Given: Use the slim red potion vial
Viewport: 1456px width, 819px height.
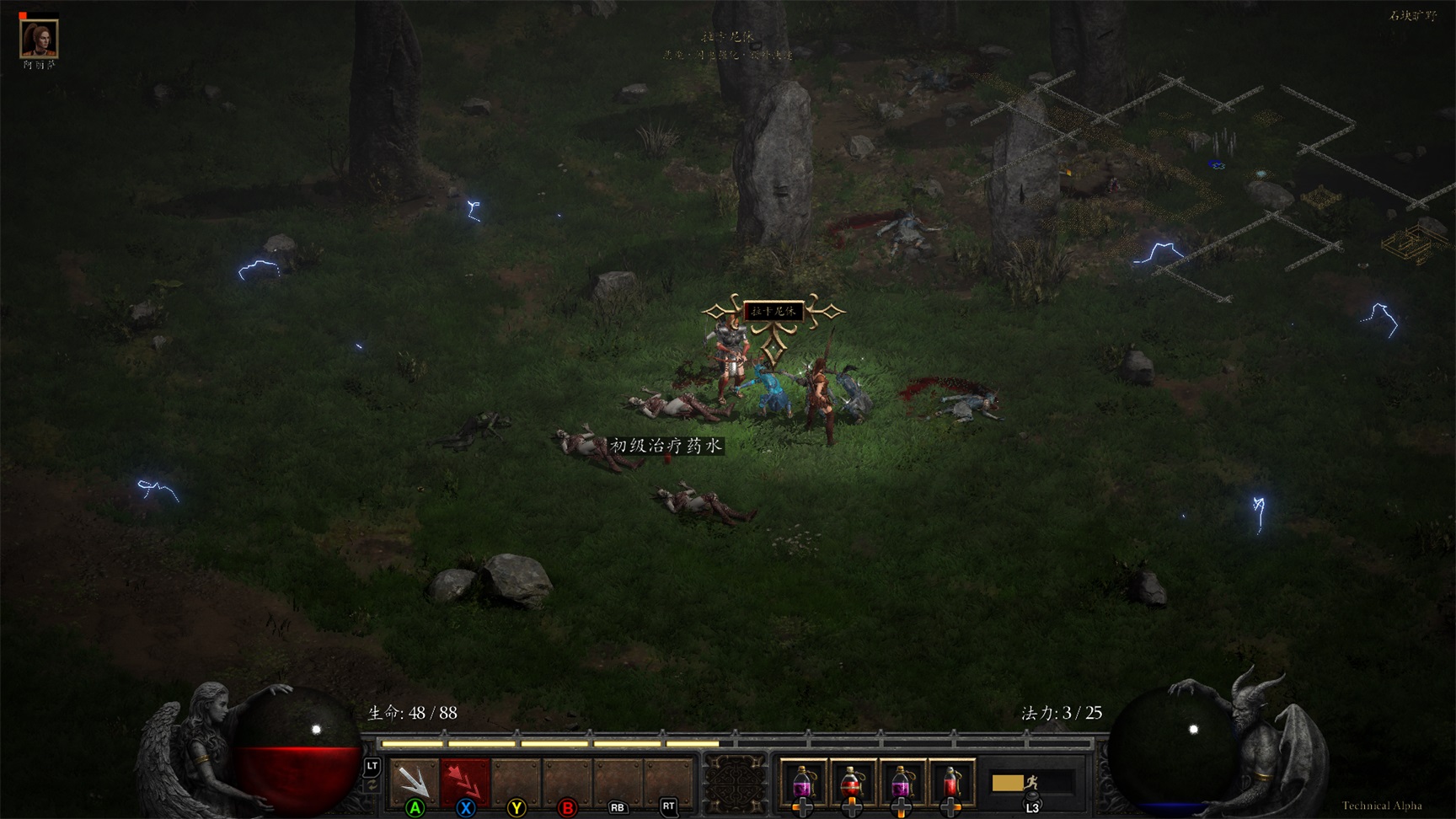Looking at the screenshot, I should tap(951, 781).
